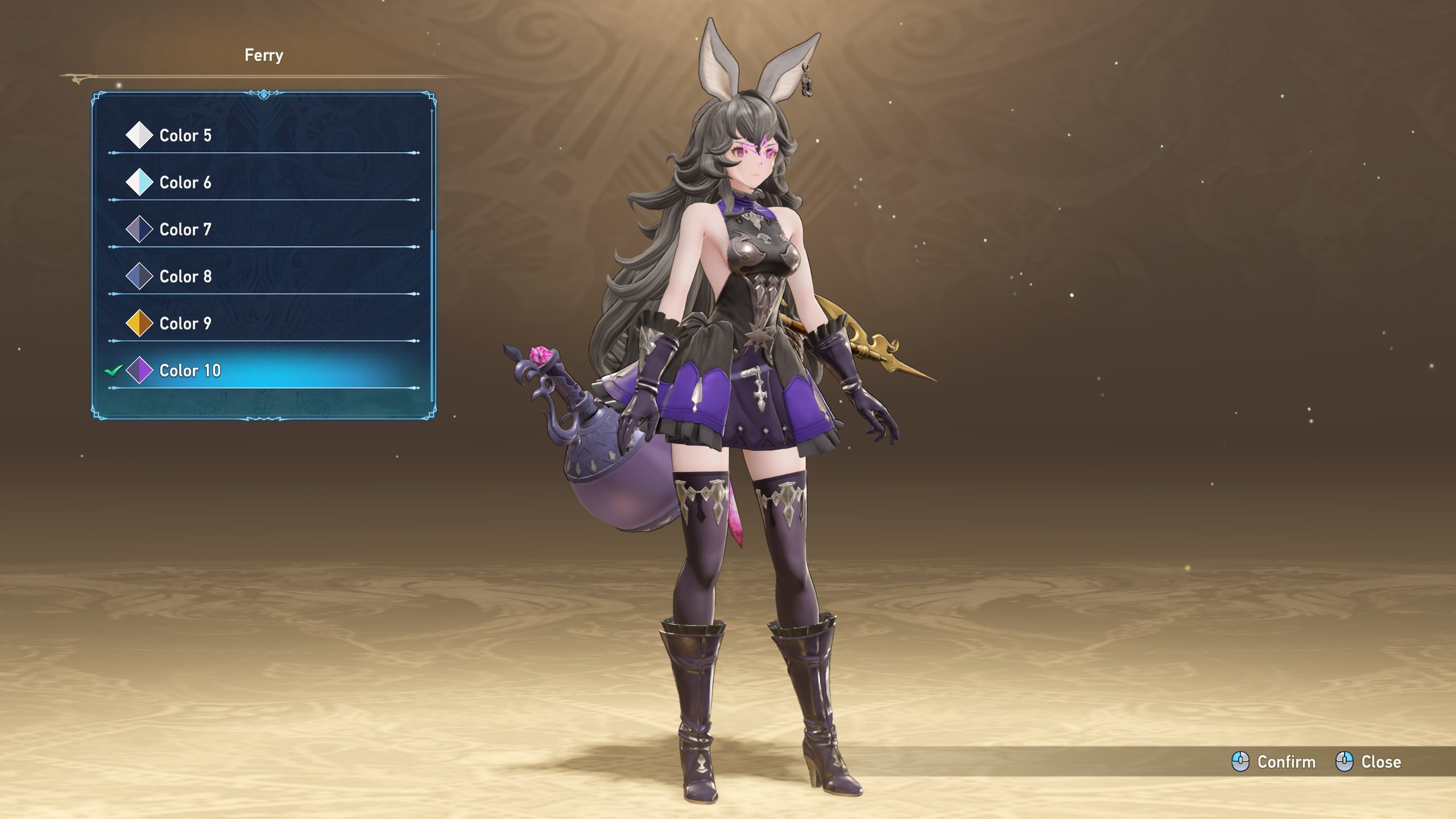Screen dimensions: 1456x819
Task: Choose Color 6 light blue scheme
Action: tap(185, 183)
